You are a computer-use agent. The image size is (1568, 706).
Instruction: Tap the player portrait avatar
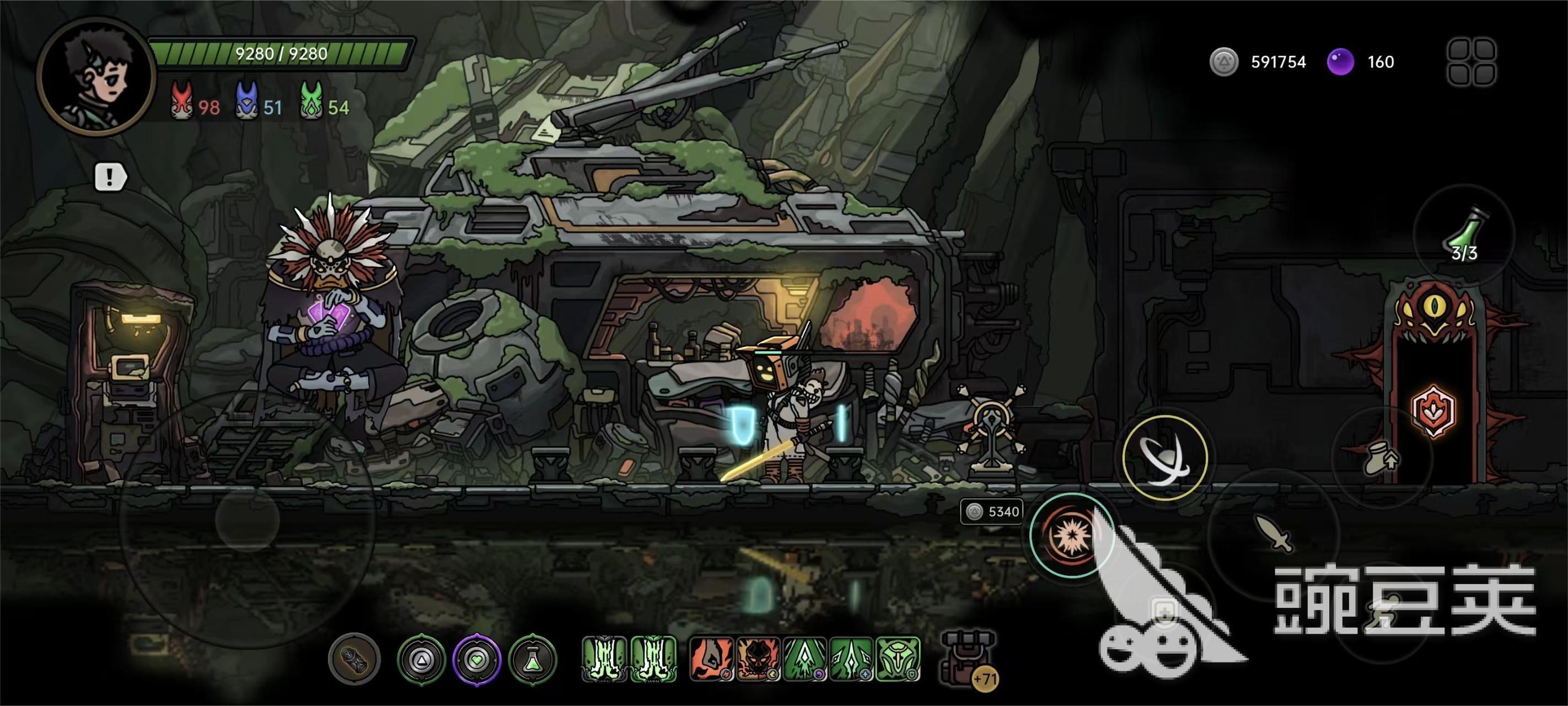click(95, 76)
